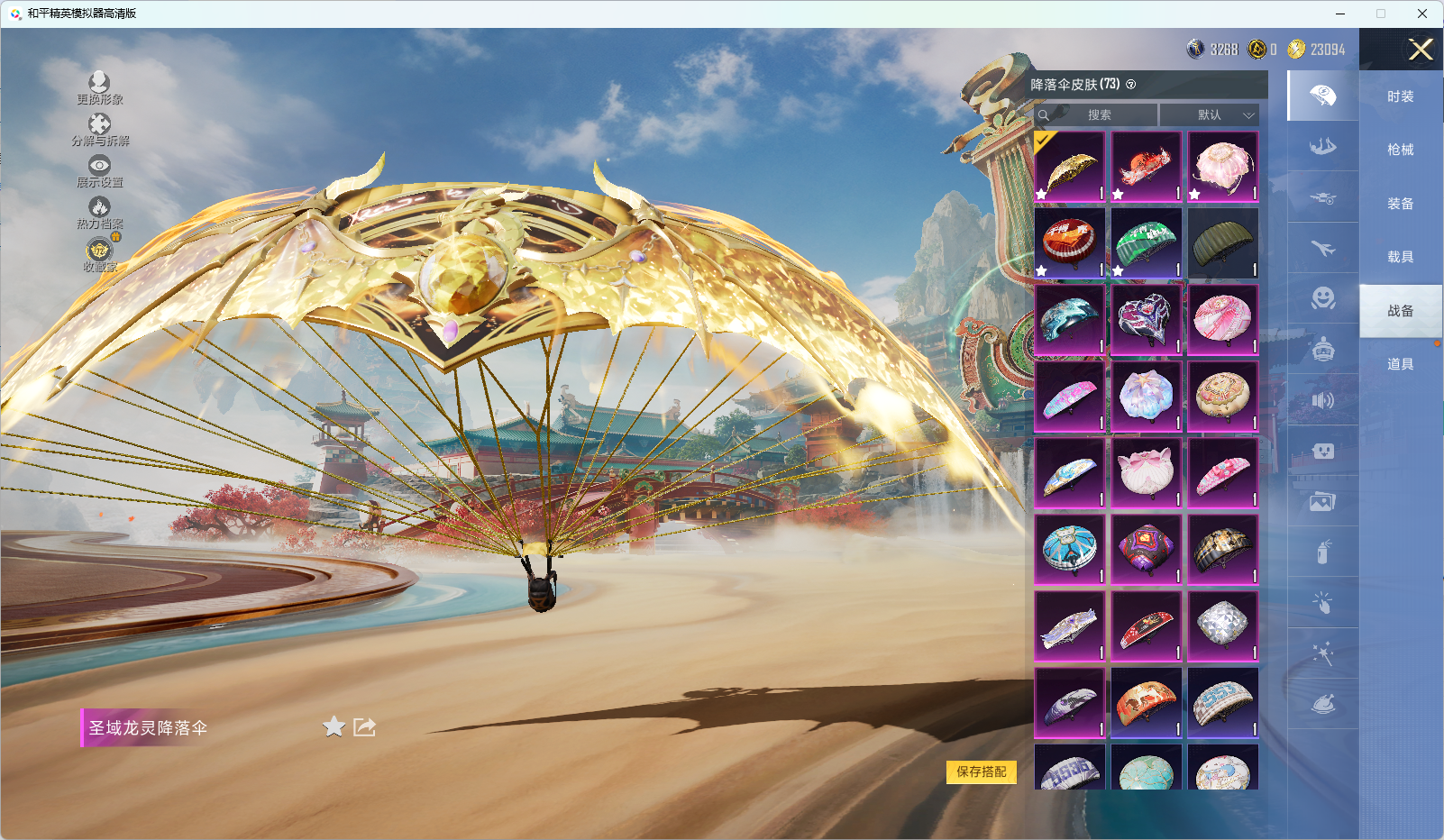Image resolution: width=1444 pixels, height=840 pixels.
Task: Select the olive green default parachute skin
Action: tap(1223, 243)
